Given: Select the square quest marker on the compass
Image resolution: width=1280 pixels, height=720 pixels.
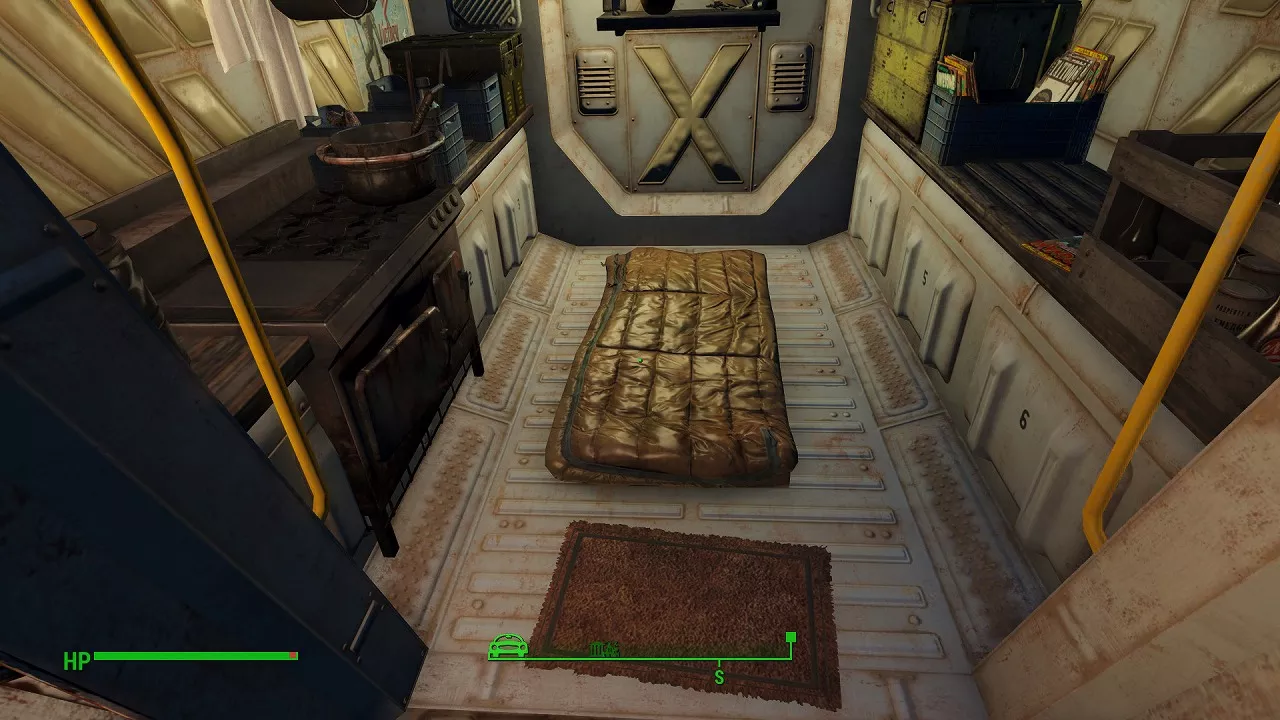Looking at the screenshot, I should (x=791, y=637).
